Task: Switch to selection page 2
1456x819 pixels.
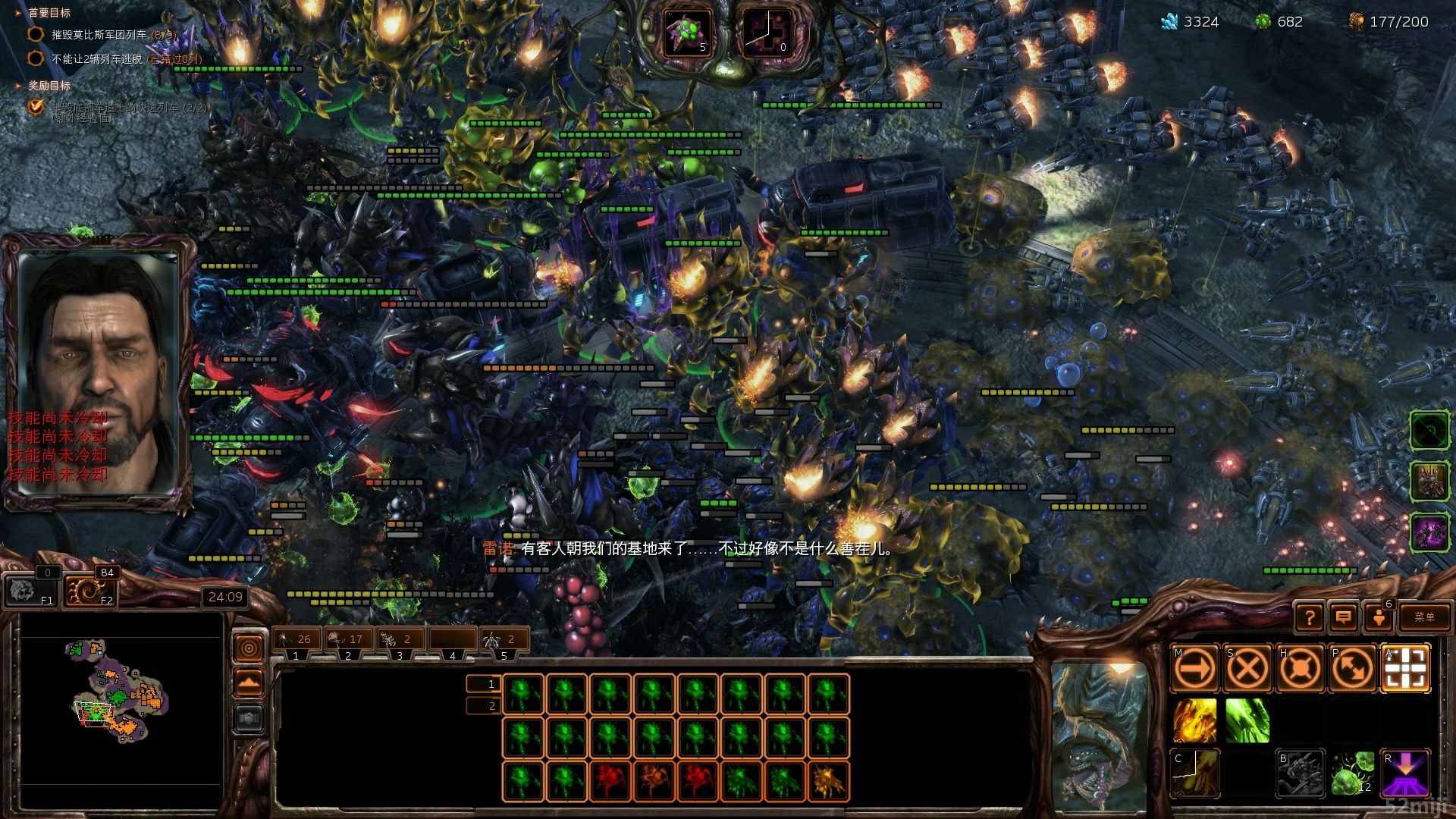Action: tap(484, 706)
